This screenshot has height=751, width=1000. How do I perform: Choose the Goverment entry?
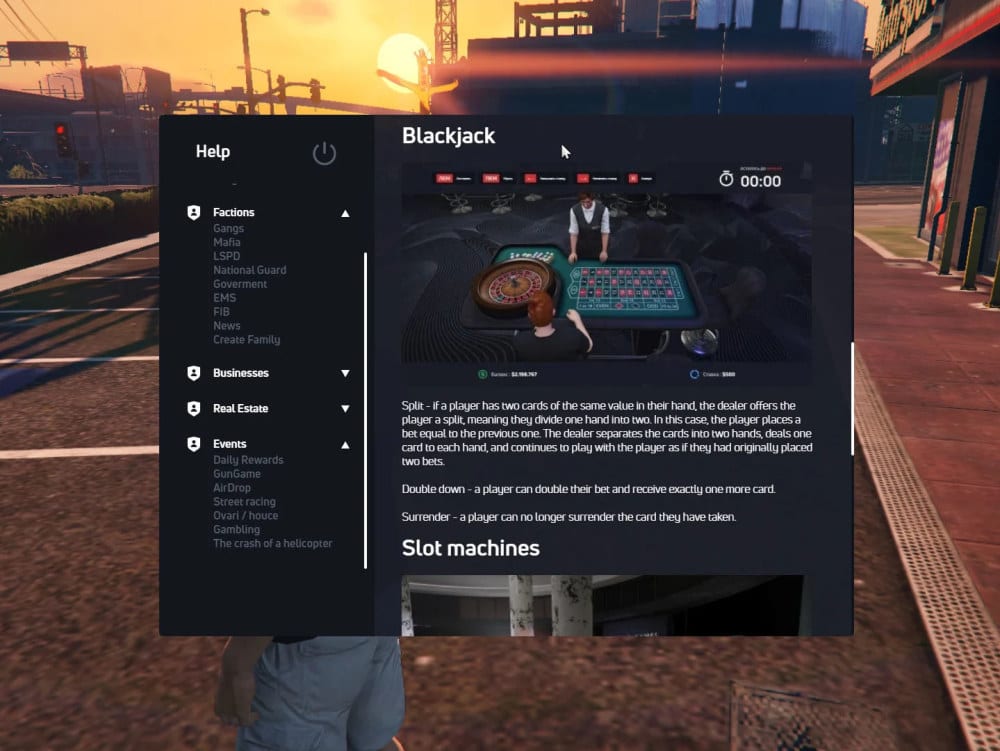click(240, 284)
